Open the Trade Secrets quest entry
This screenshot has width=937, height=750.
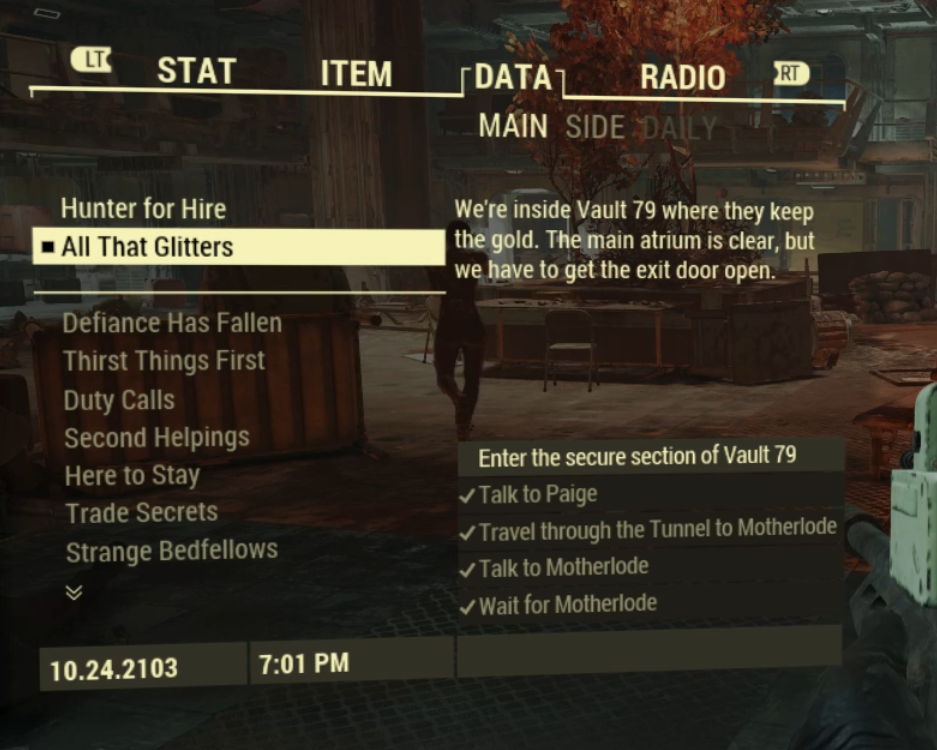tap(141, 513)
